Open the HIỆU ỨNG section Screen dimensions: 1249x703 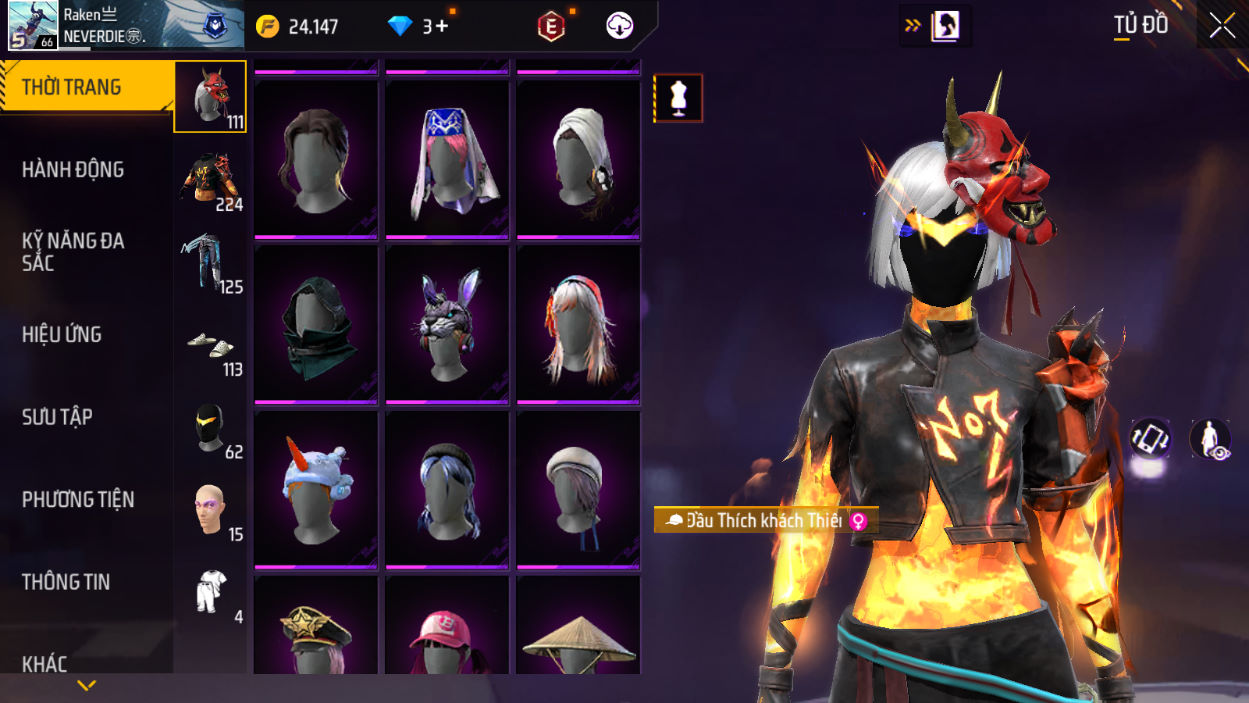tap(62, 335)
